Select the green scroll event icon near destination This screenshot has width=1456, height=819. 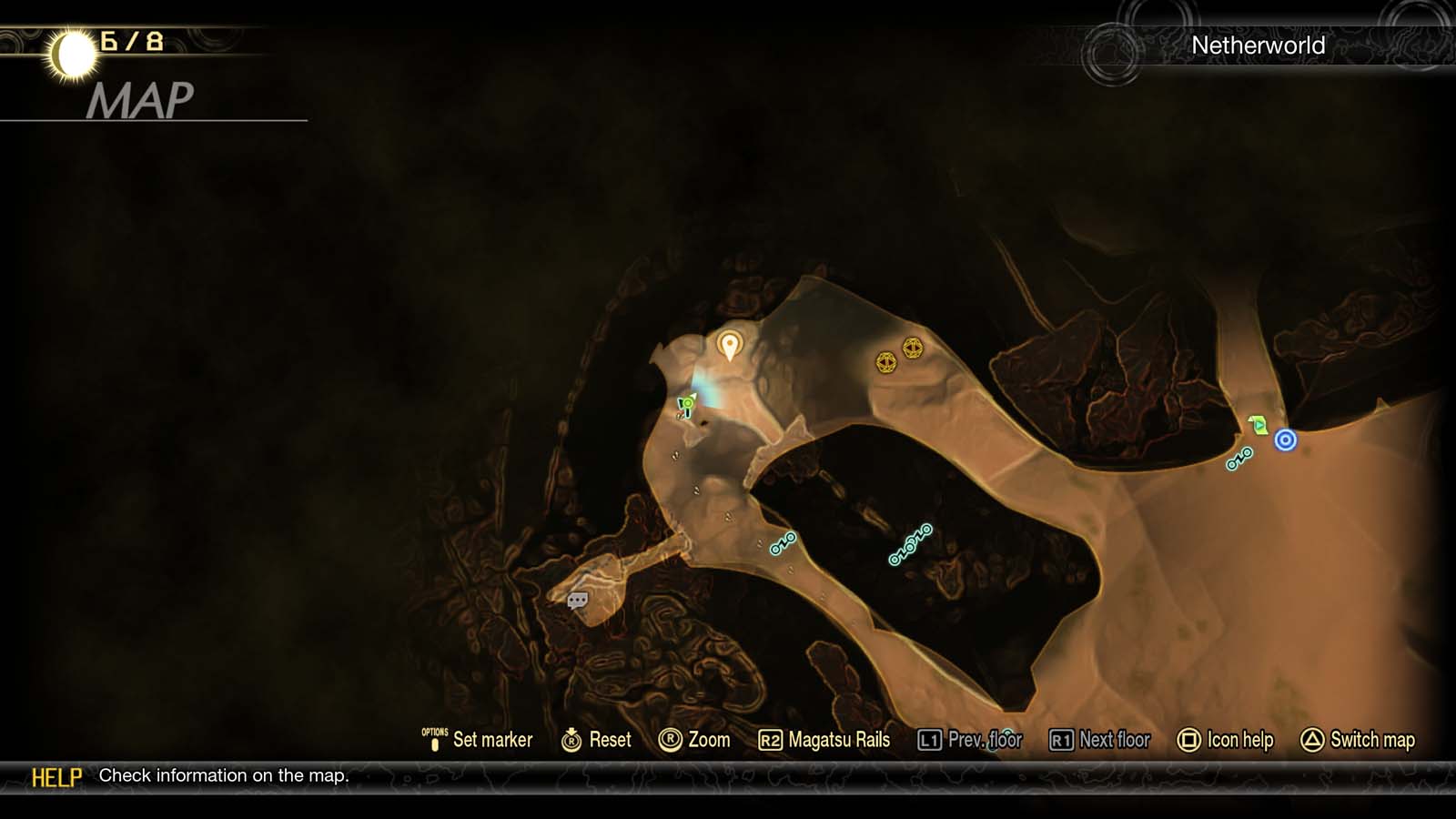point(1259,423)
